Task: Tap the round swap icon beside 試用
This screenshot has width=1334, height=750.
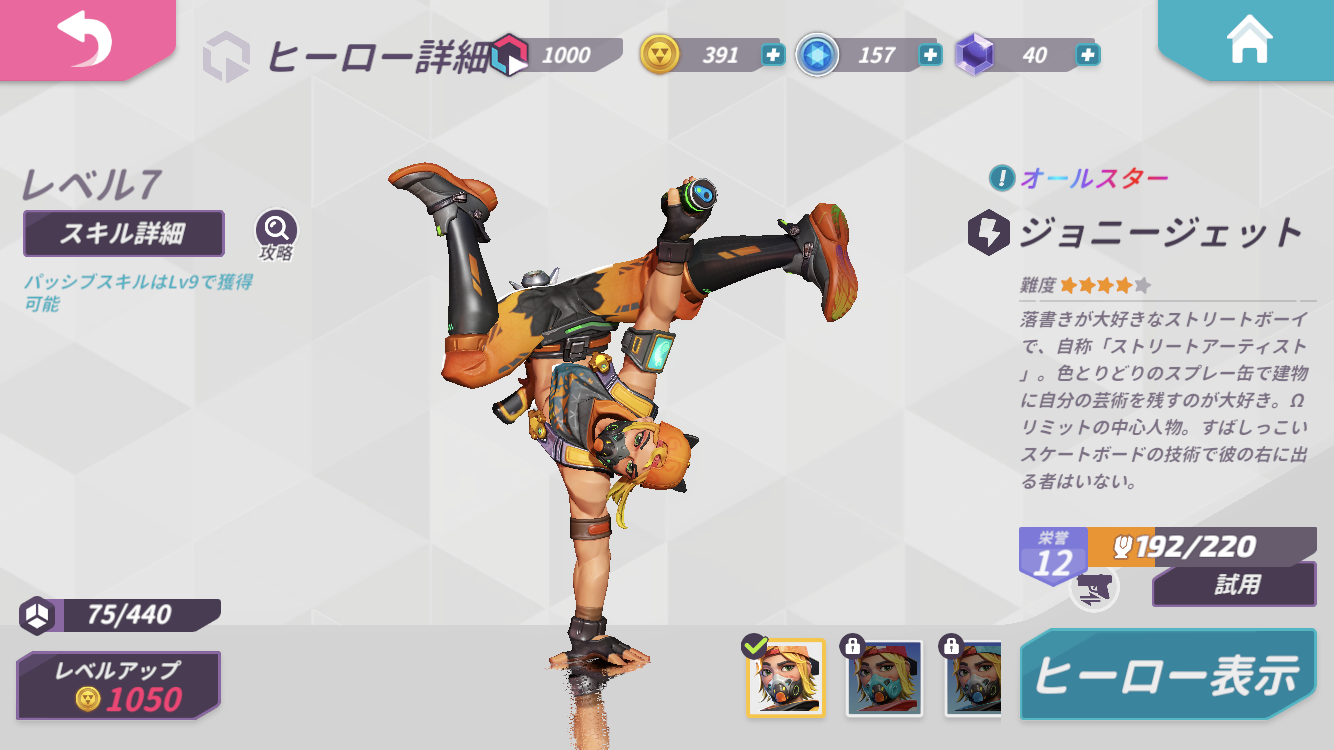Action: [1093, 587]
